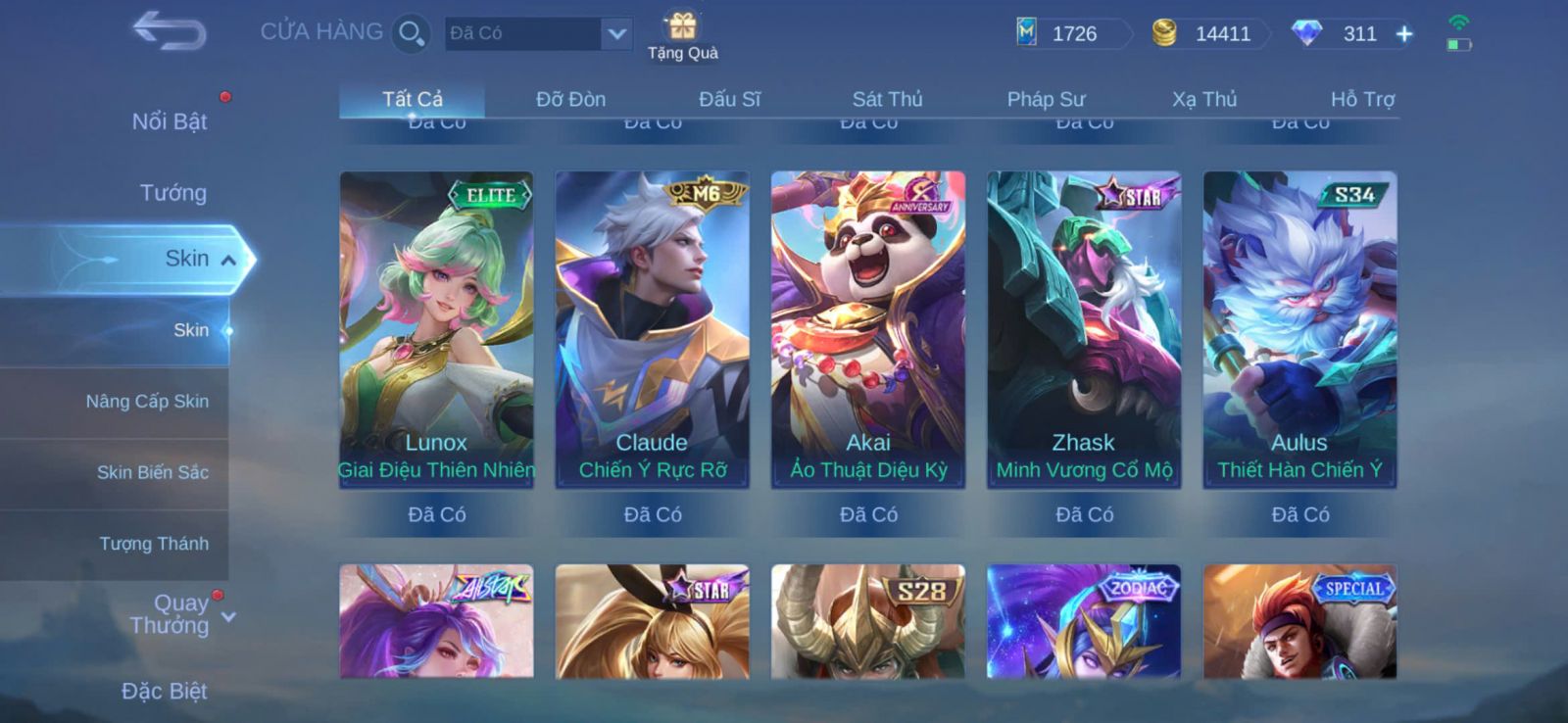The height and width of the screenshot is (723, 1568).
Task: View the Xạ Thủ skins tab
Action: 1204,99
